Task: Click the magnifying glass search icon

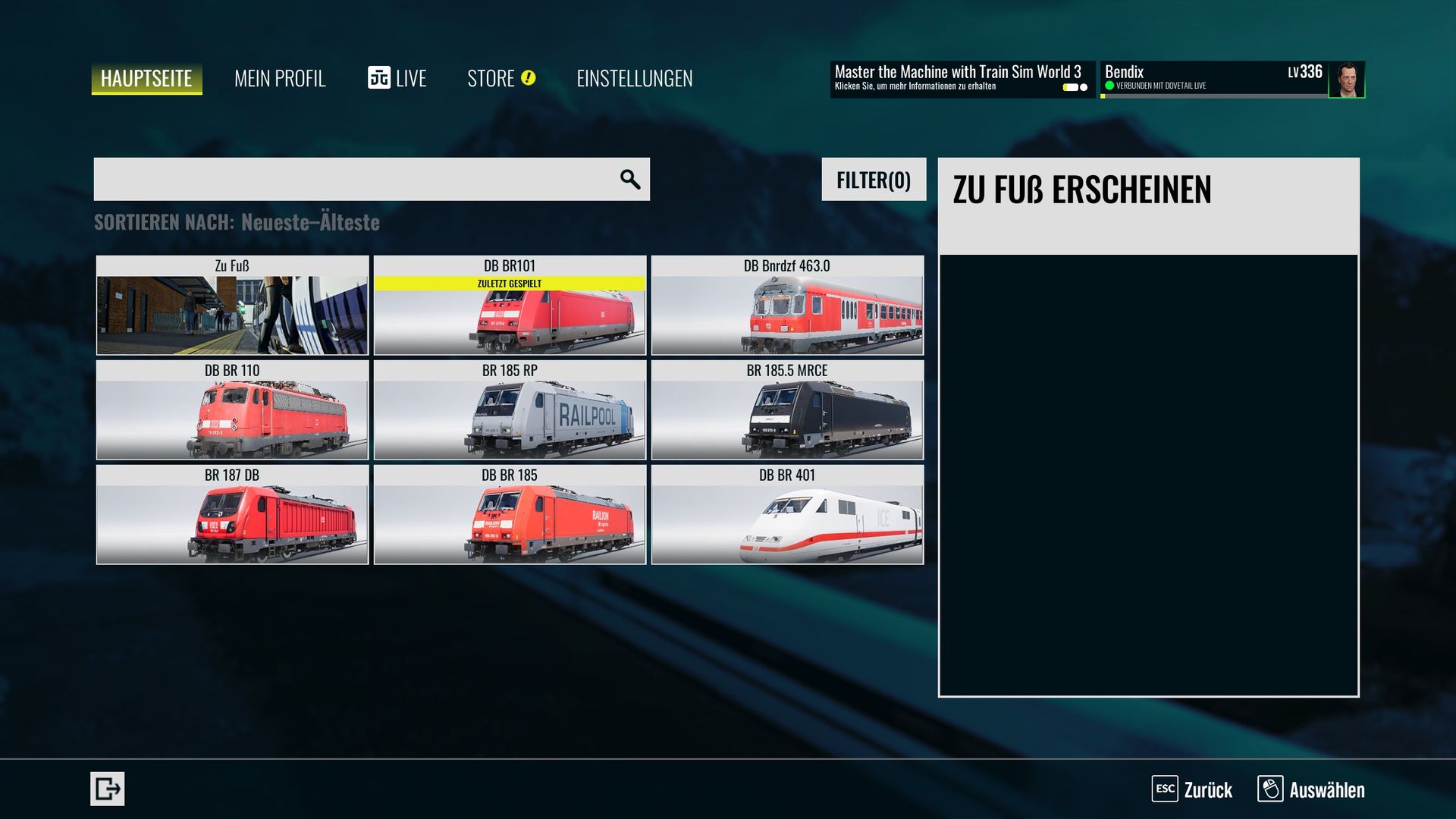Action: pos(629,180)
